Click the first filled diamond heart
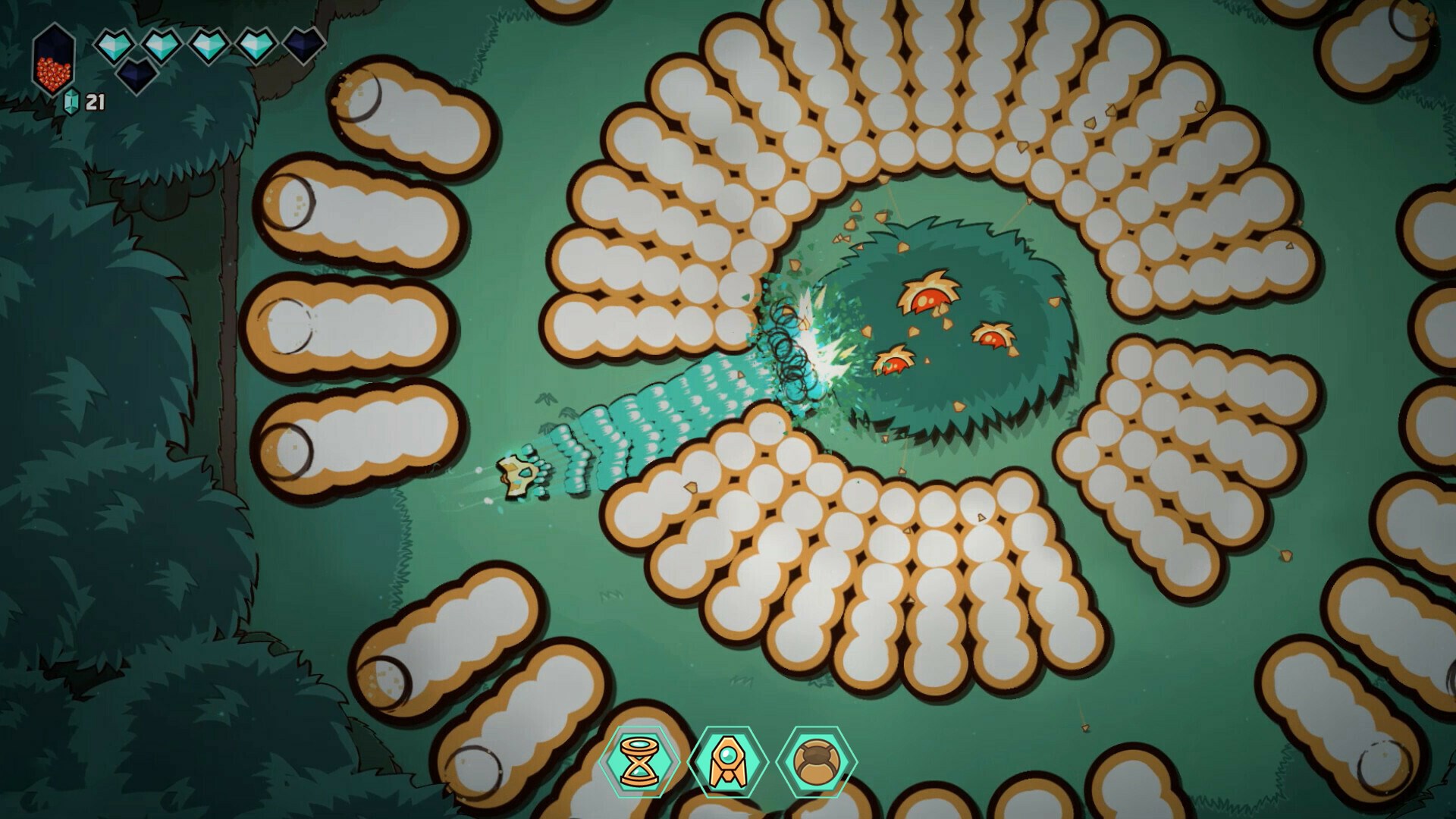Screen dimensions: 1456x819 115,45
